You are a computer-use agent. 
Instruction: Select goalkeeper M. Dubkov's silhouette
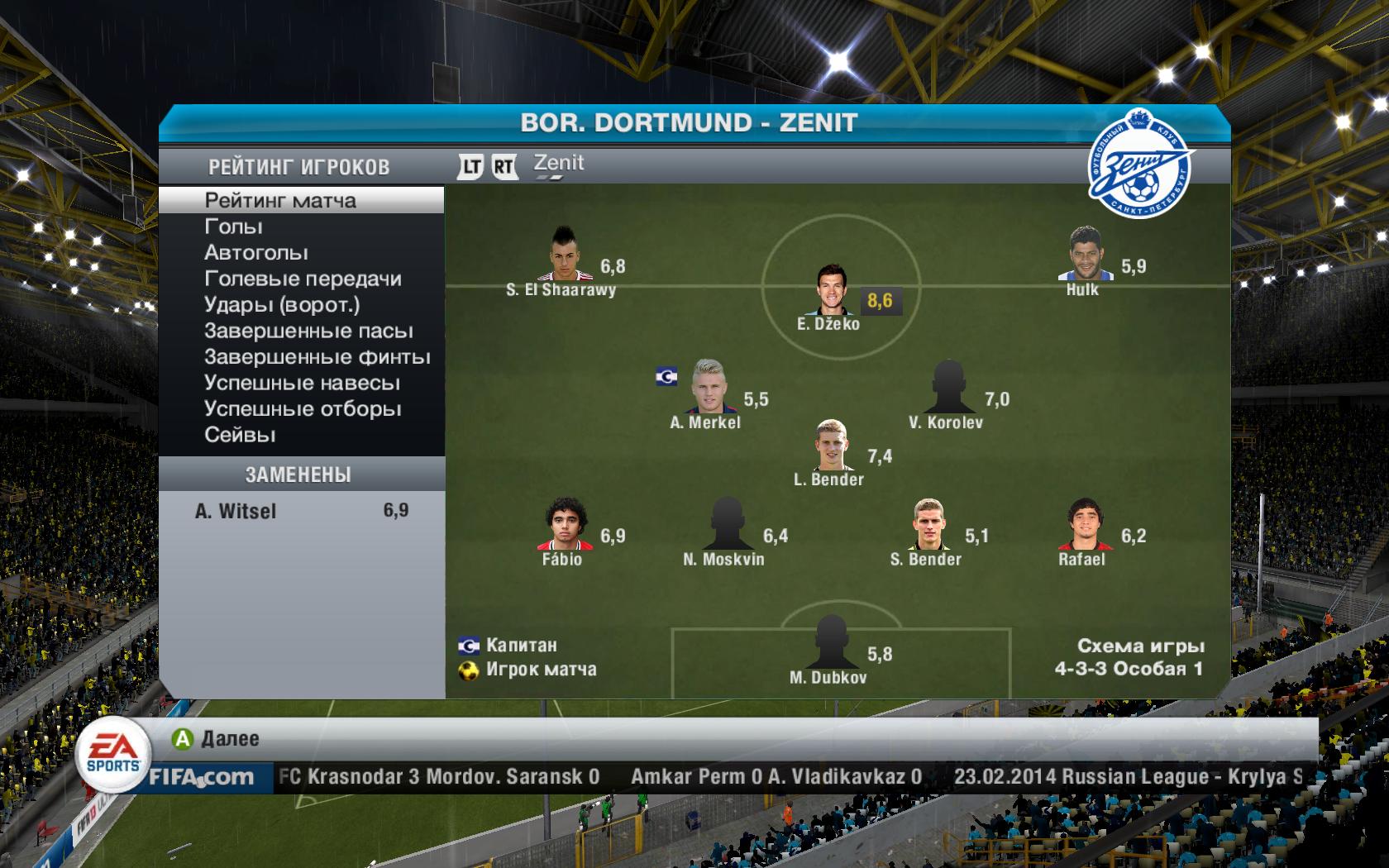tap(829, 642)
